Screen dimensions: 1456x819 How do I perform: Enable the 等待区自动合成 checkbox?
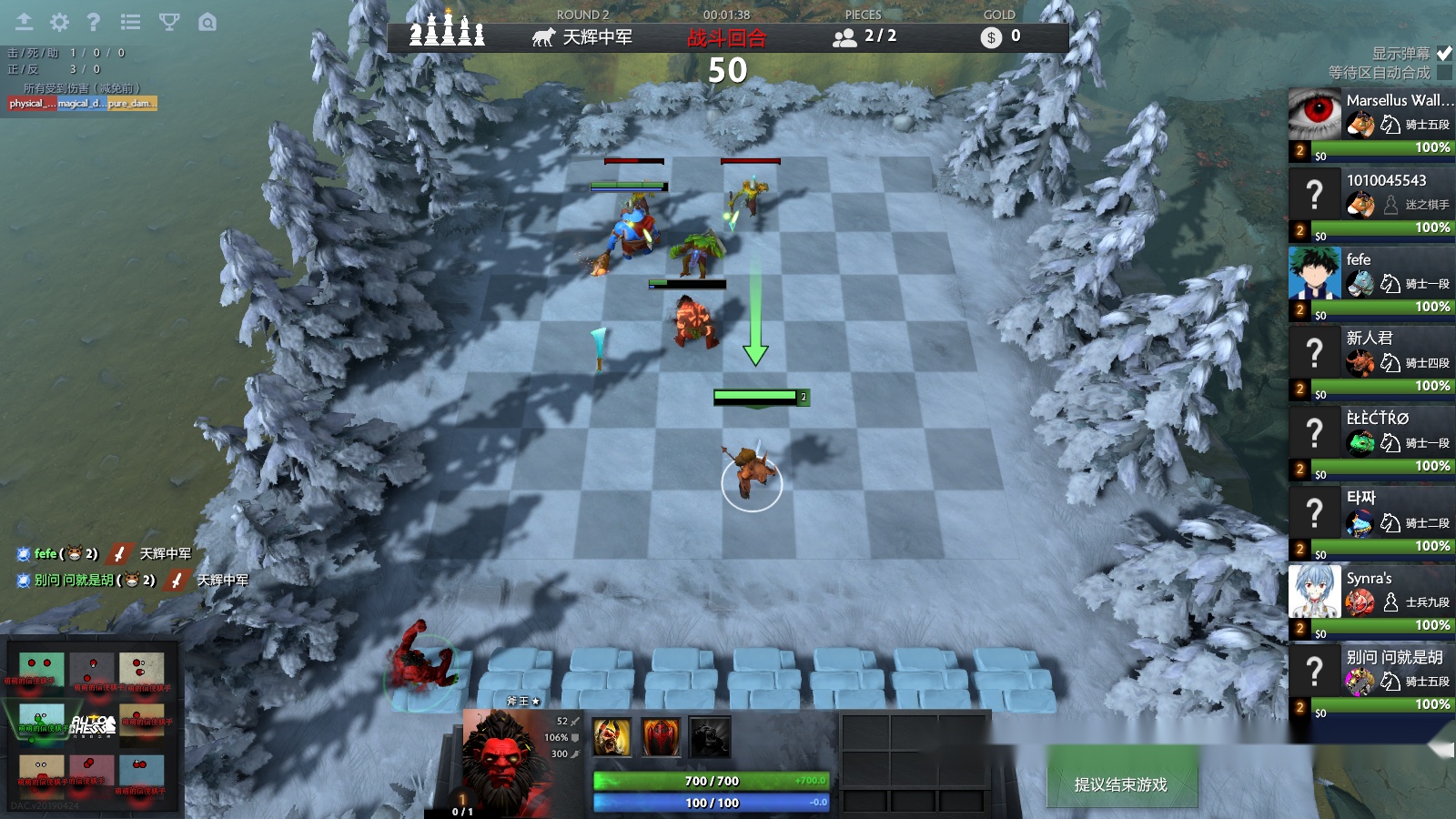click(x=1444, y=73)
